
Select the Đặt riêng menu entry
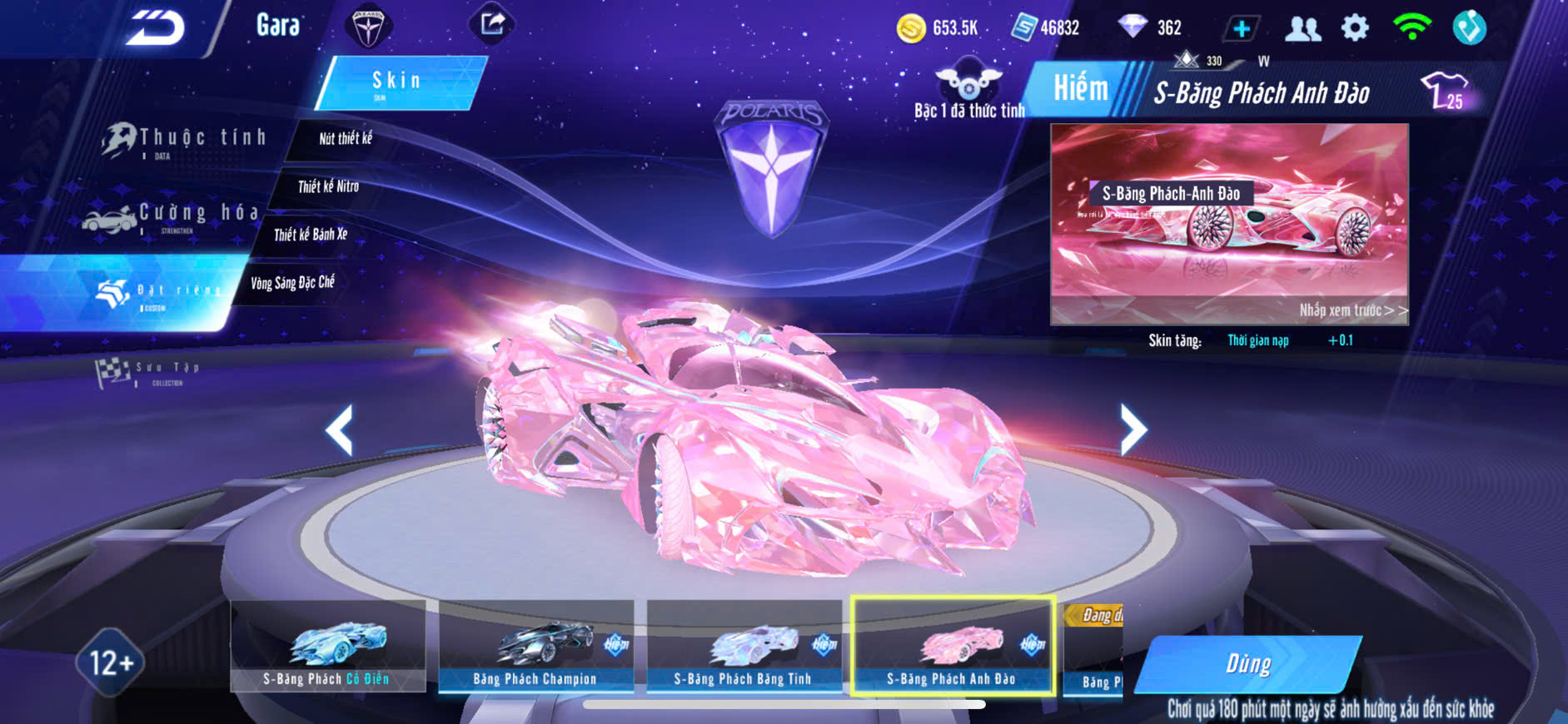click(x=158, y=292)
